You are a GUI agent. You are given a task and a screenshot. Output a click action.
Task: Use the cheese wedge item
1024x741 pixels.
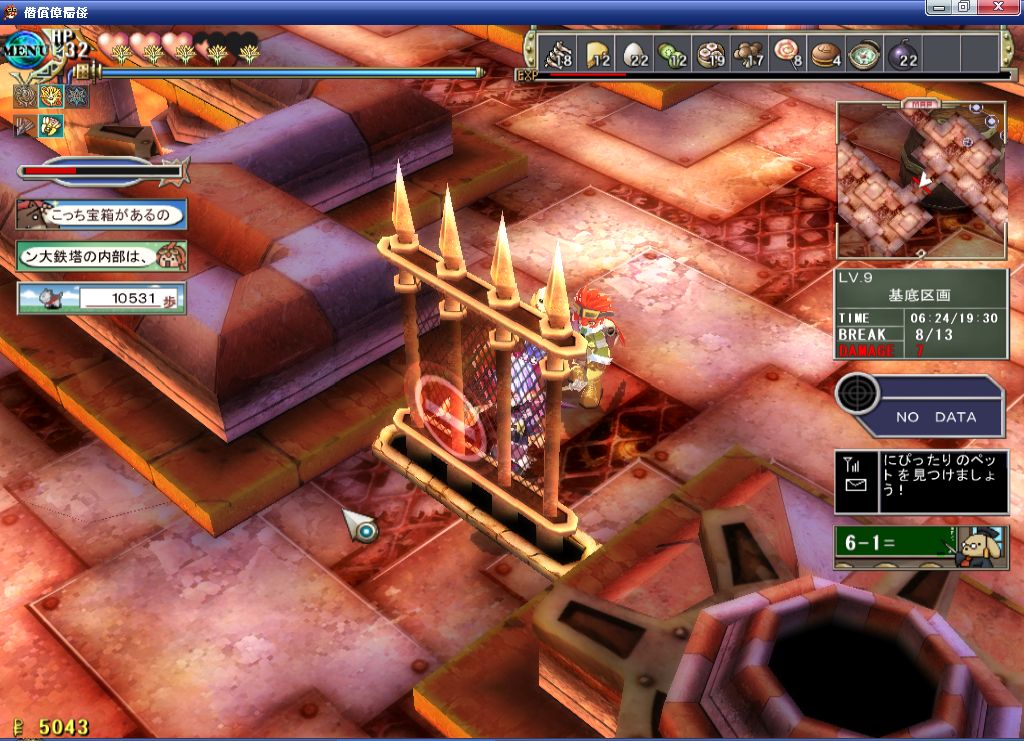click(x=597, y=54)
